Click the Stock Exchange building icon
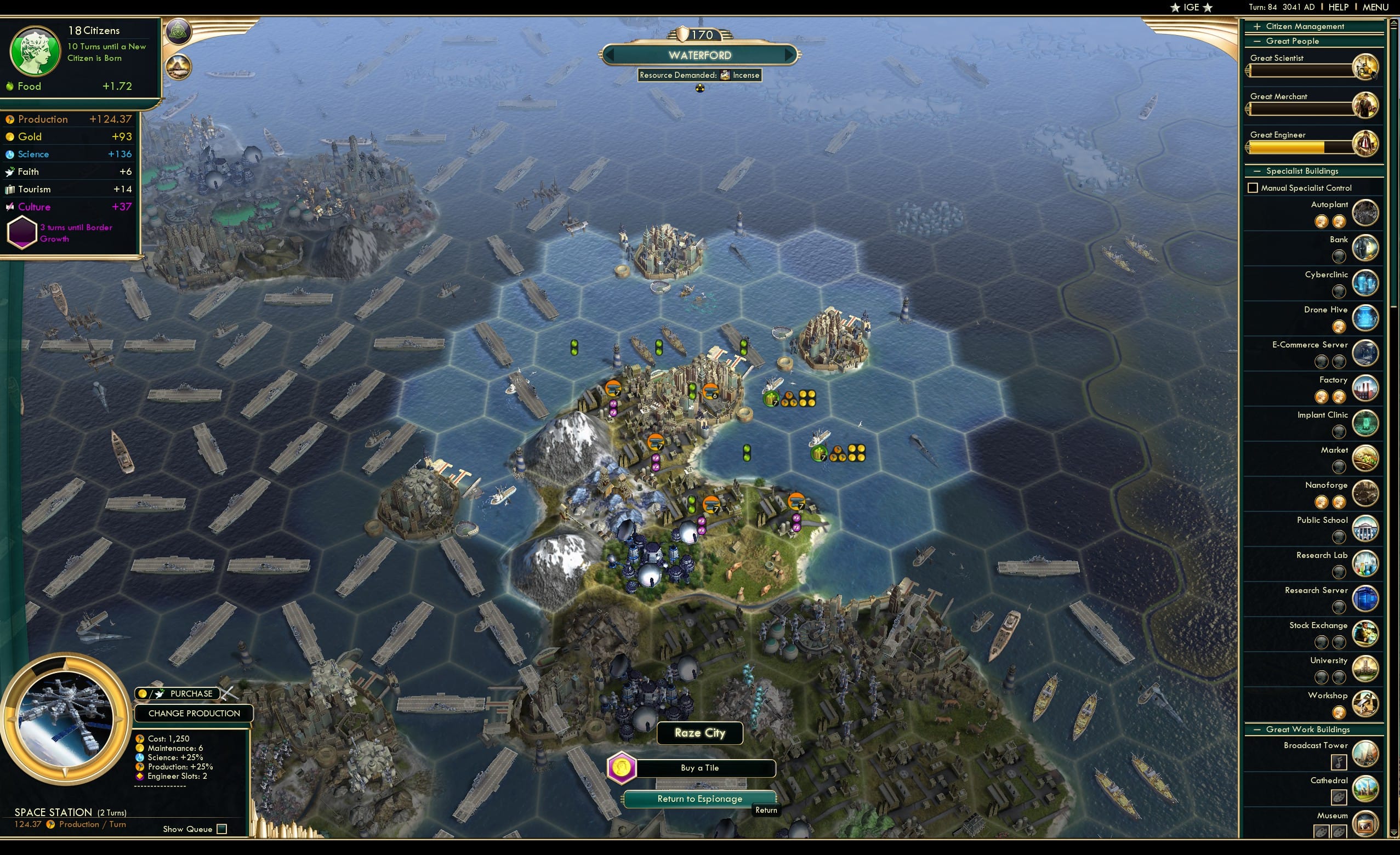This screenshot has width=1400, height=855. point(1366,634)
